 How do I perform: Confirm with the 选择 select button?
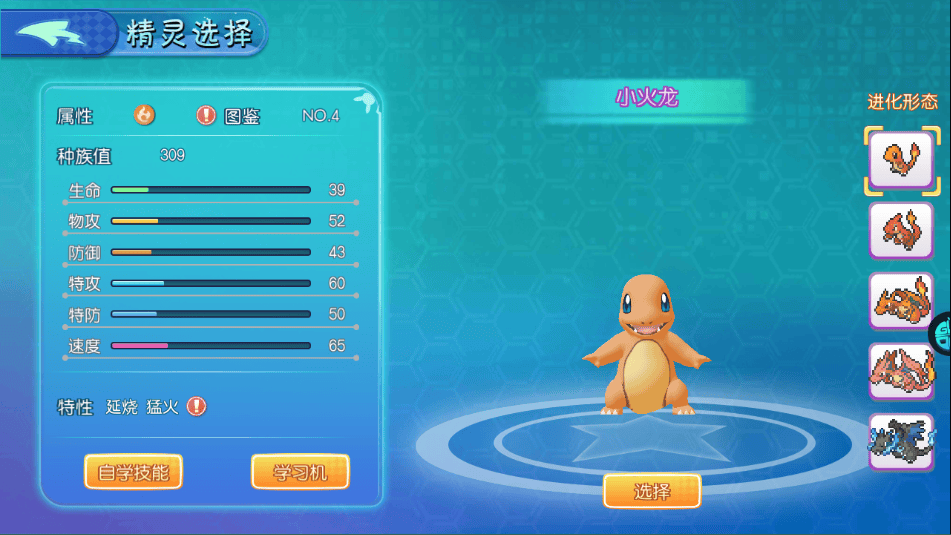[652, 491]
